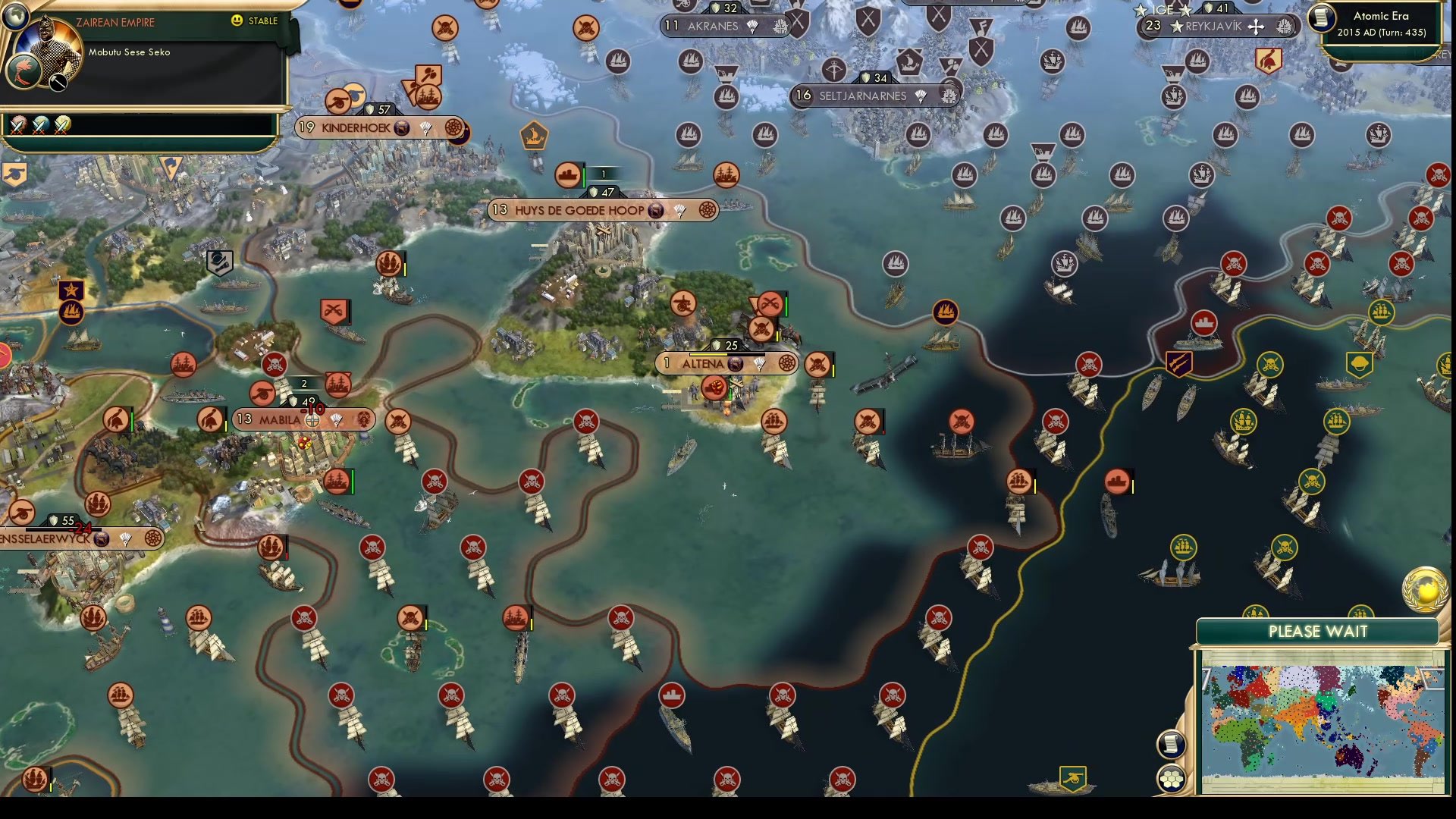Click the star icon beside Reykjavík's name

point(1175,25)
